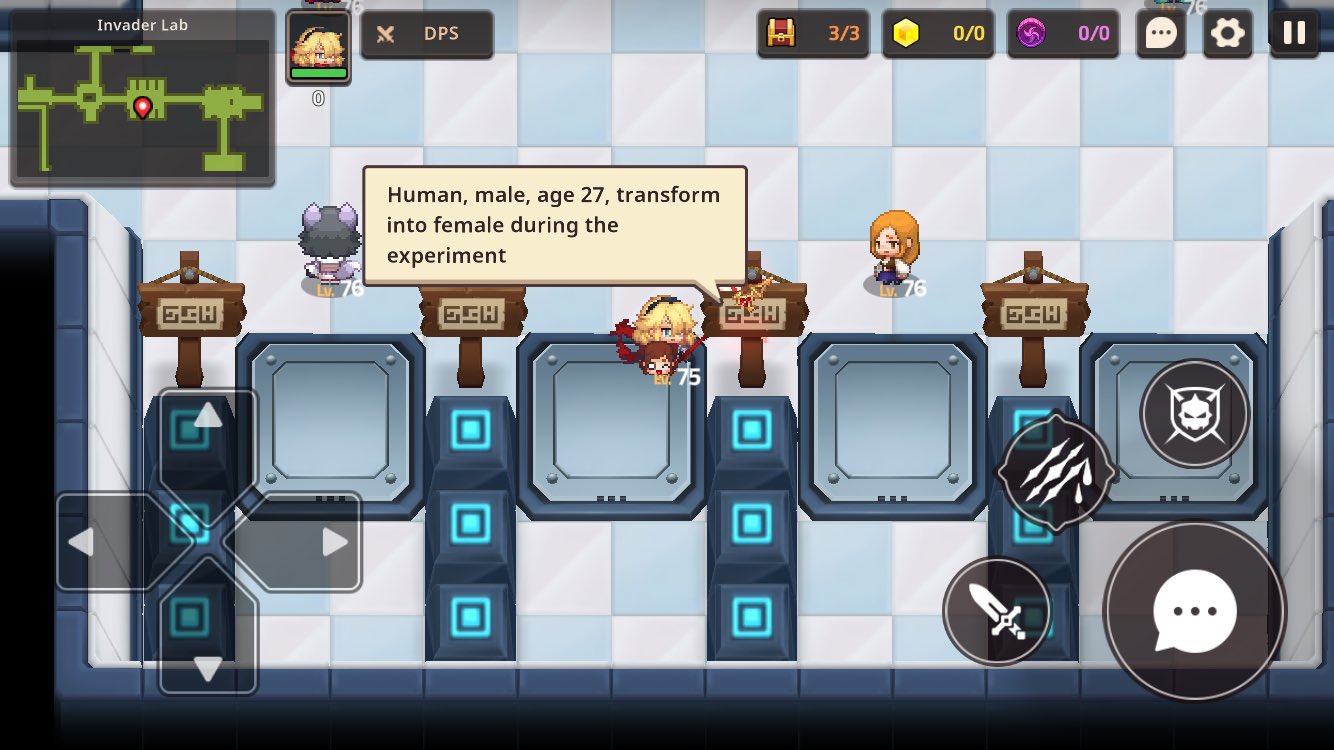Open the gear settings menu
1334x750 pixels.
click(1227, 33)
